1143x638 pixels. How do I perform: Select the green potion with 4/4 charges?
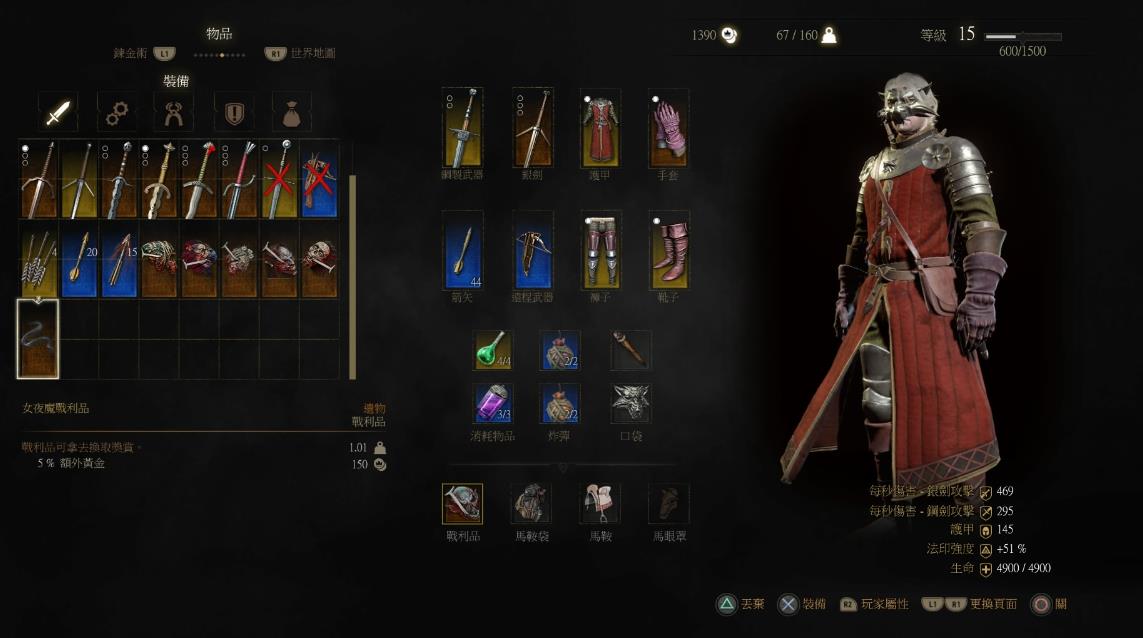pyautogui.click(x=492, y=349)
